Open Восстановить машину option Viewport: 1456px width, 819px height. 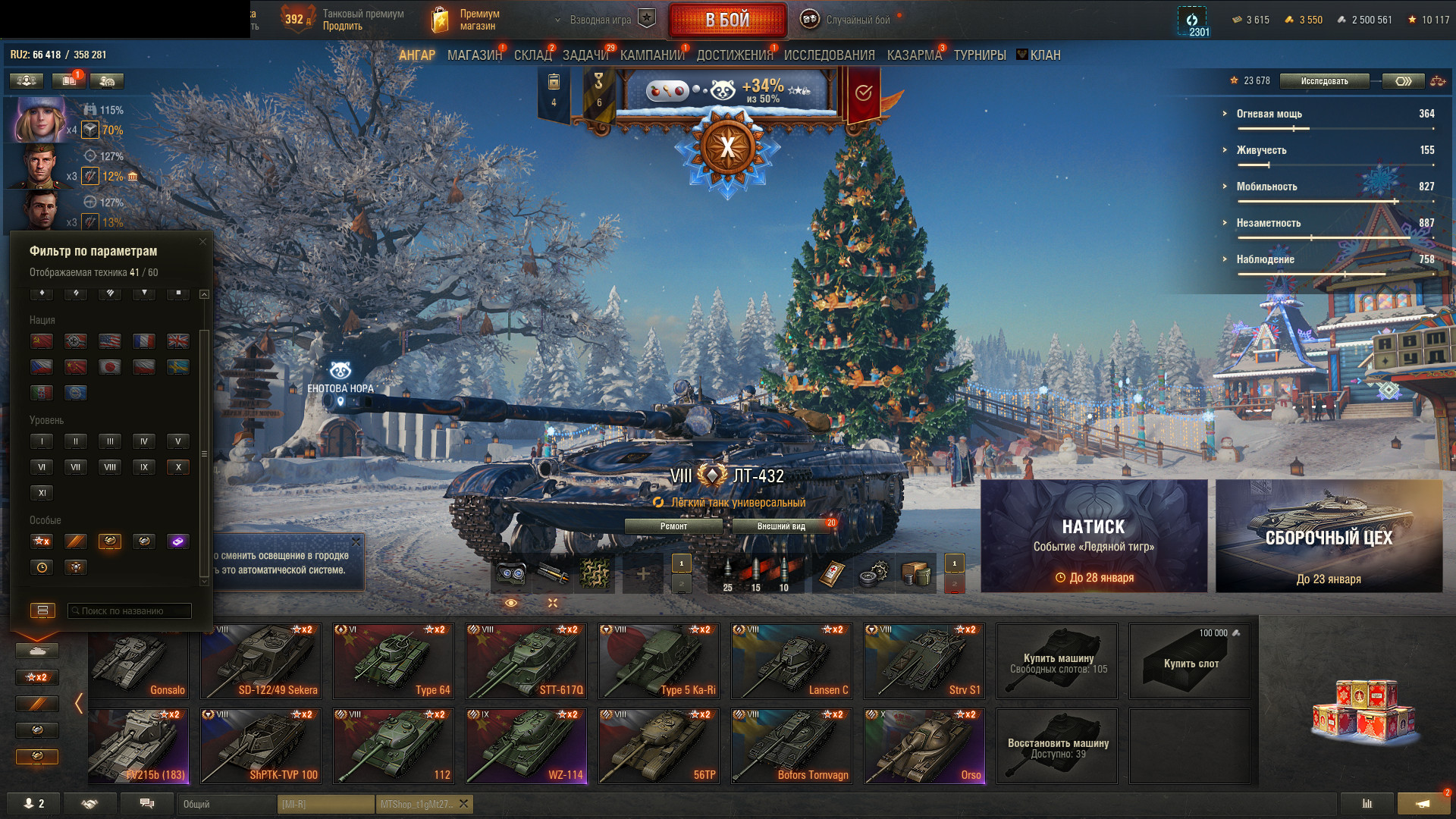pos(1057,746)
